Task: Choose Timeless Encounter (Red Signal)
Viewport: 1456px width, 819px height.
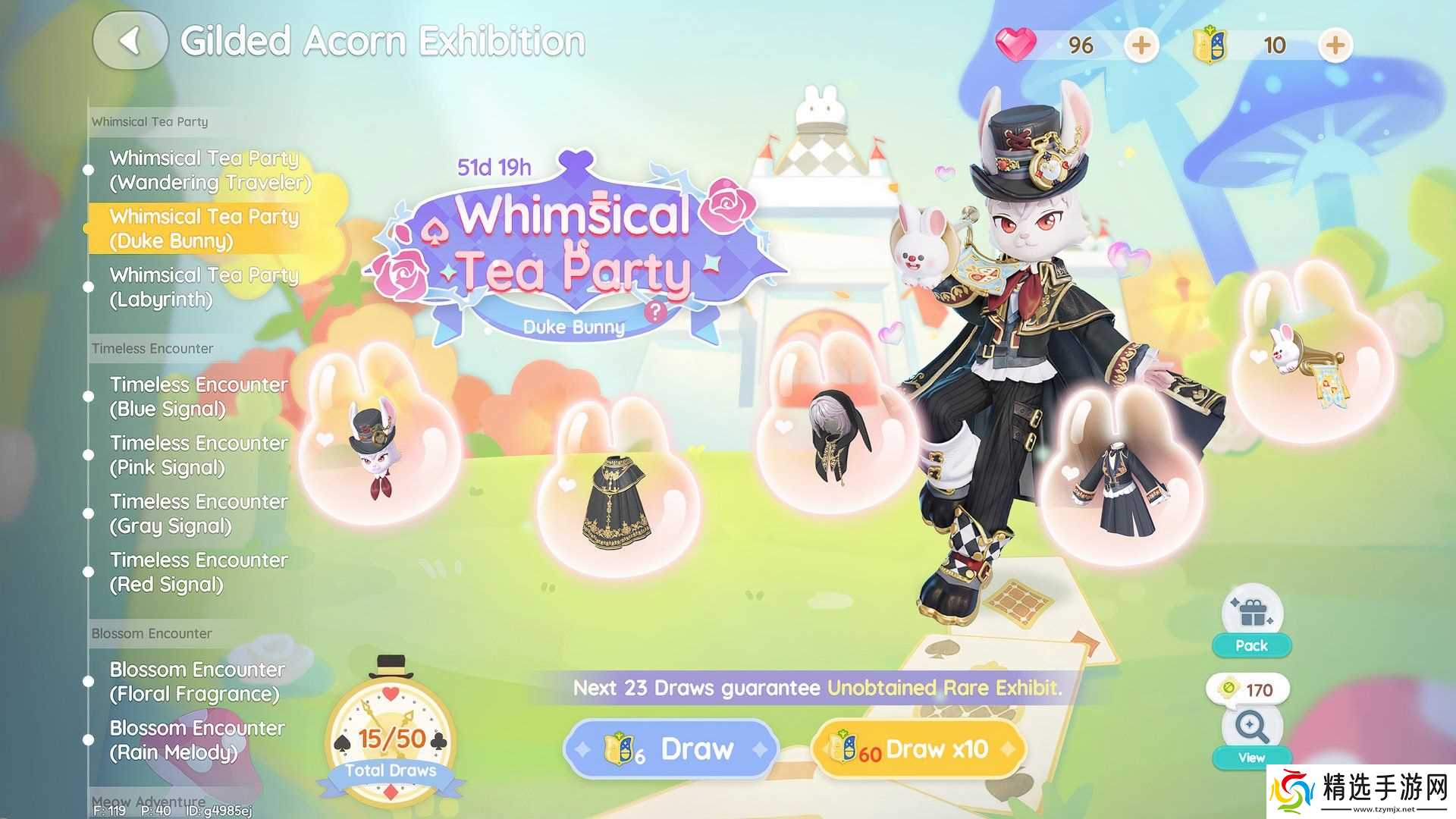Action: [199, 572]
